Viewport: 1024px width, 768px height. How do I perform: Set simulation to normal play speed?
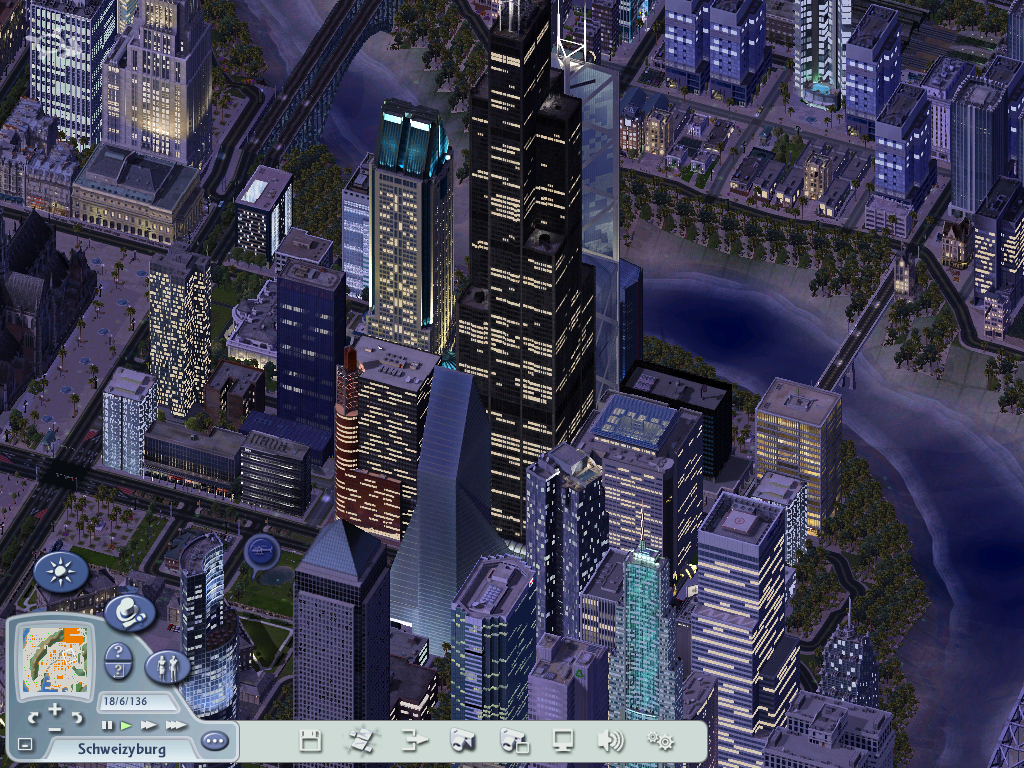tap(126, 725)
